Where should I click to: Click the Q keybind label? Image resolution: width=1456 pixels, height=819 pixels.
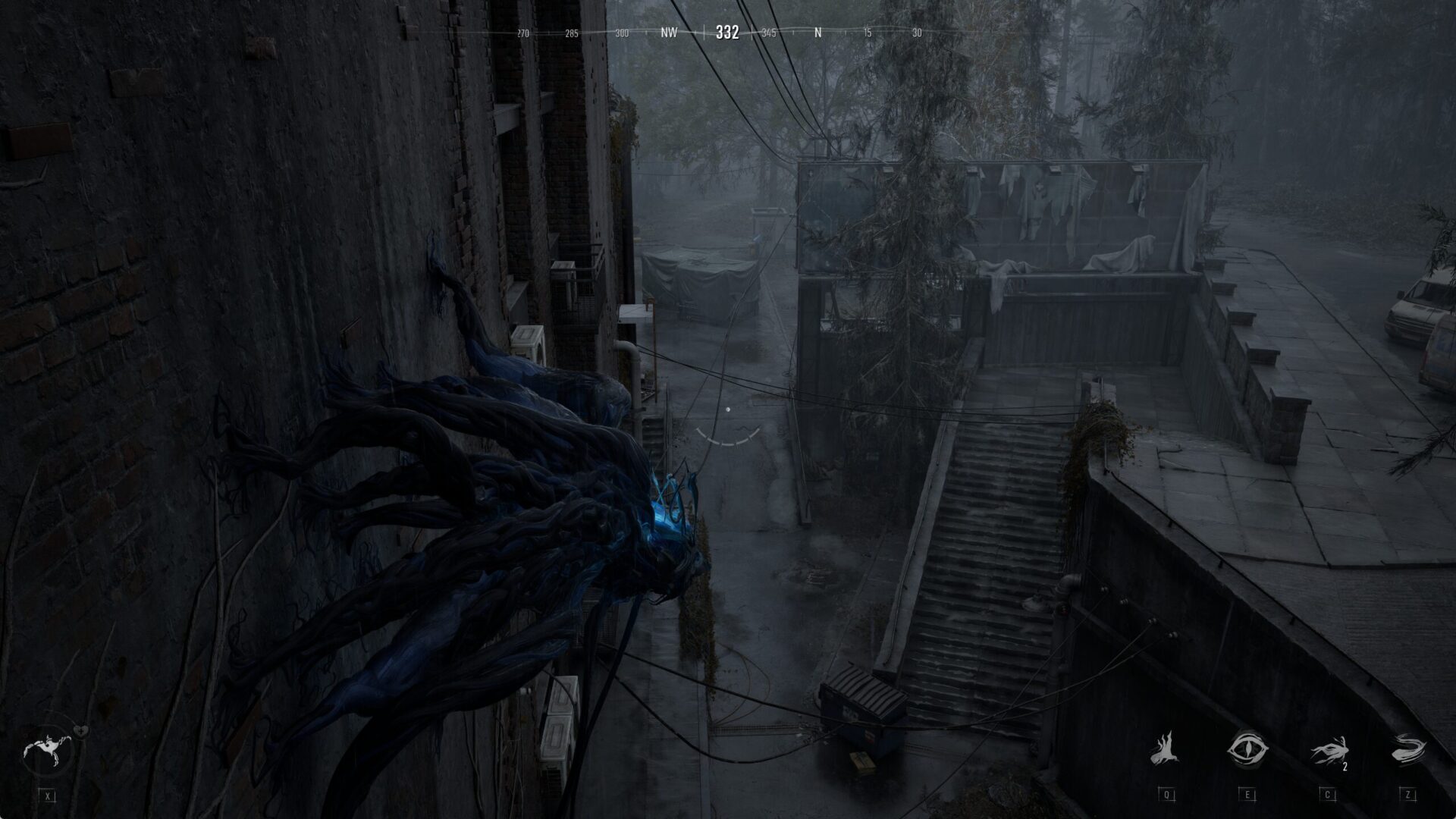[1167, 793]
